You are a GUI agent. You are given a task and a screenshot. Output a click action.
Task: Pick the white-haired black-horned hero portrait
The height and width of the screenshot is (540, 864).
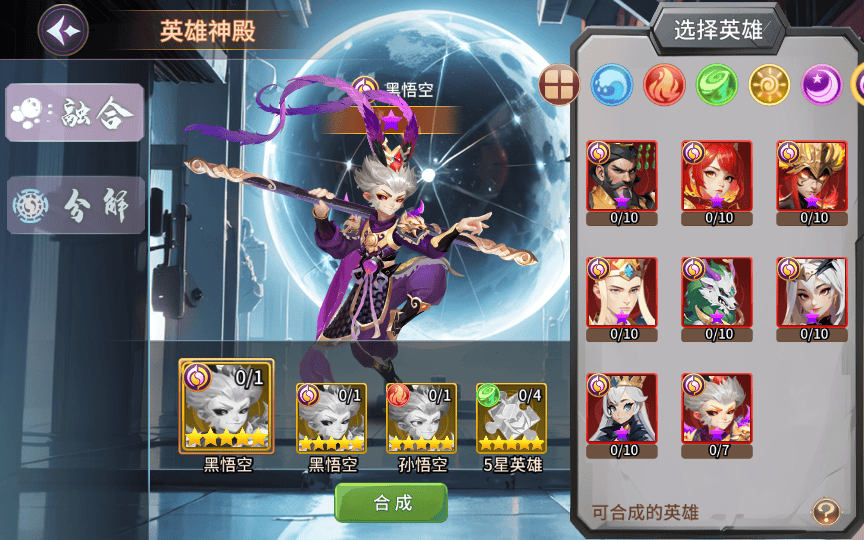click(811, 293)
